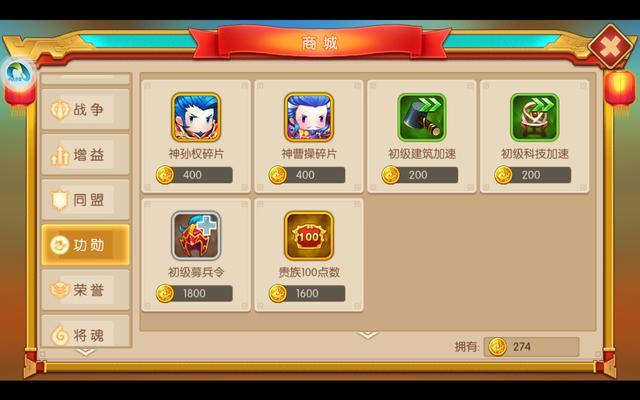Choose the 神曹操碎片 item
The height and width of the screenshot is (400, 640).
308,118
